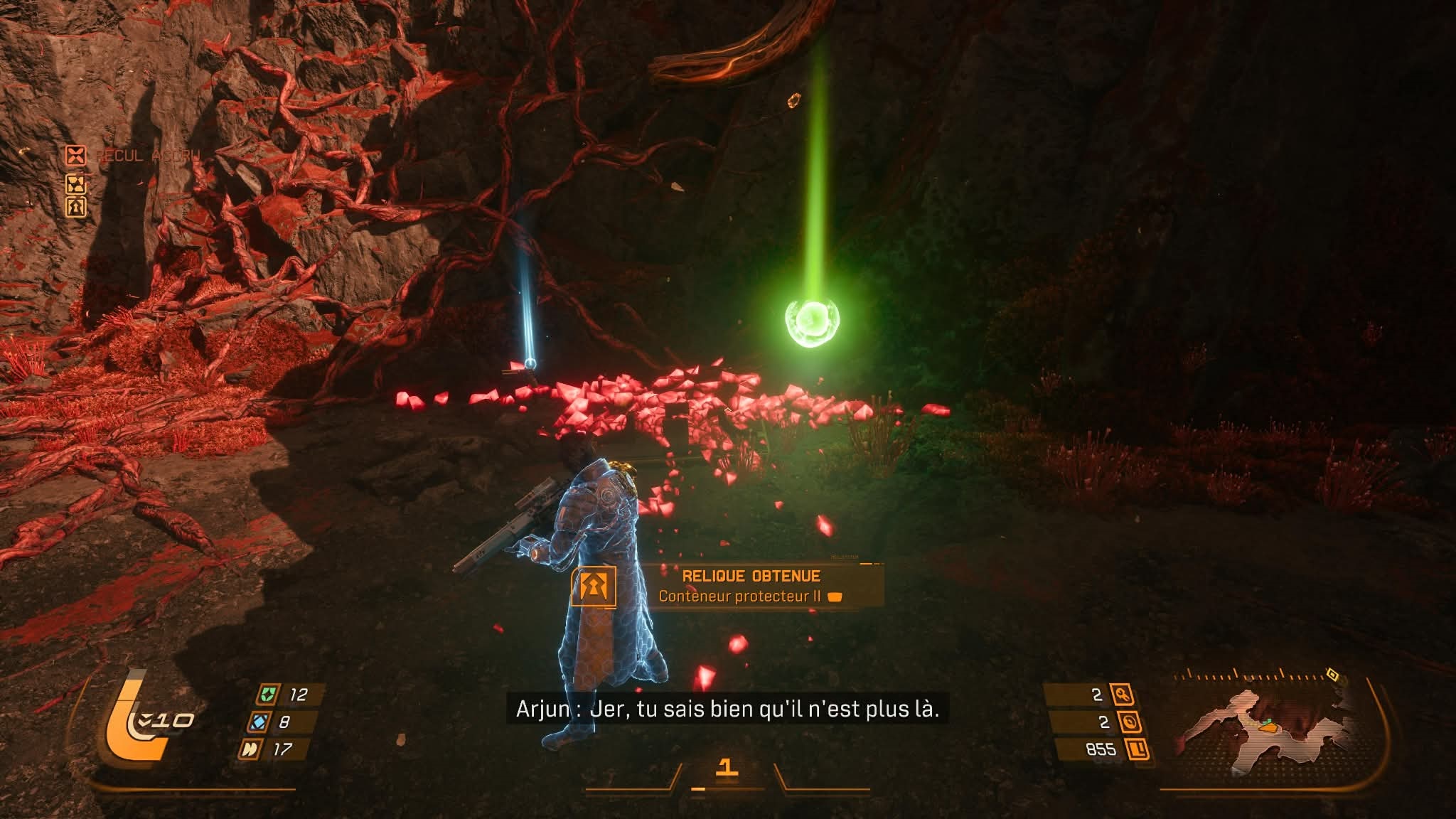Select the red Recul Accru malfunction icon

[75, 155]
